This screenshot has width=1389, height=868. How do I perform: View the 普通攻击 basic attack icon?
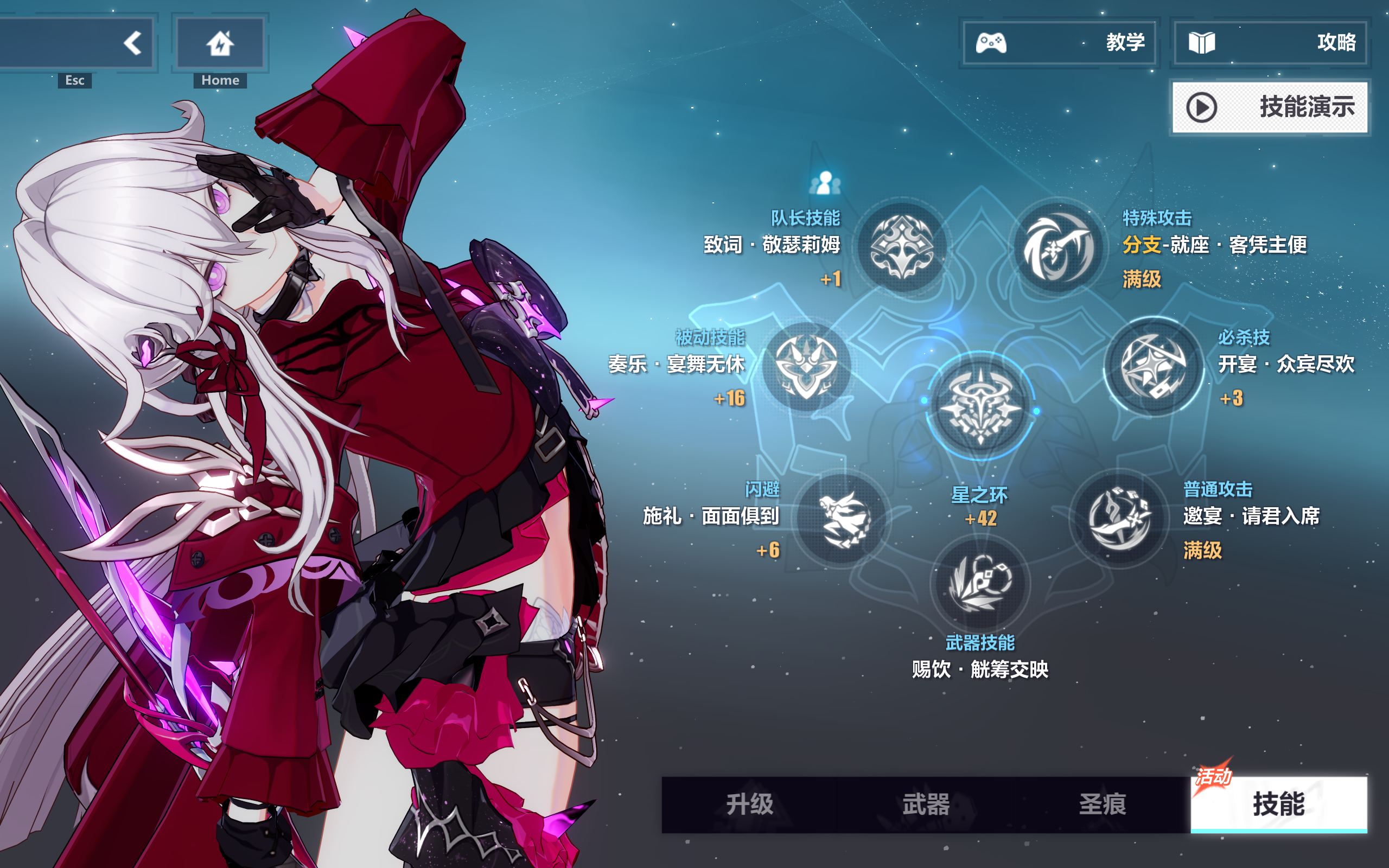[x=1119, y=520]
